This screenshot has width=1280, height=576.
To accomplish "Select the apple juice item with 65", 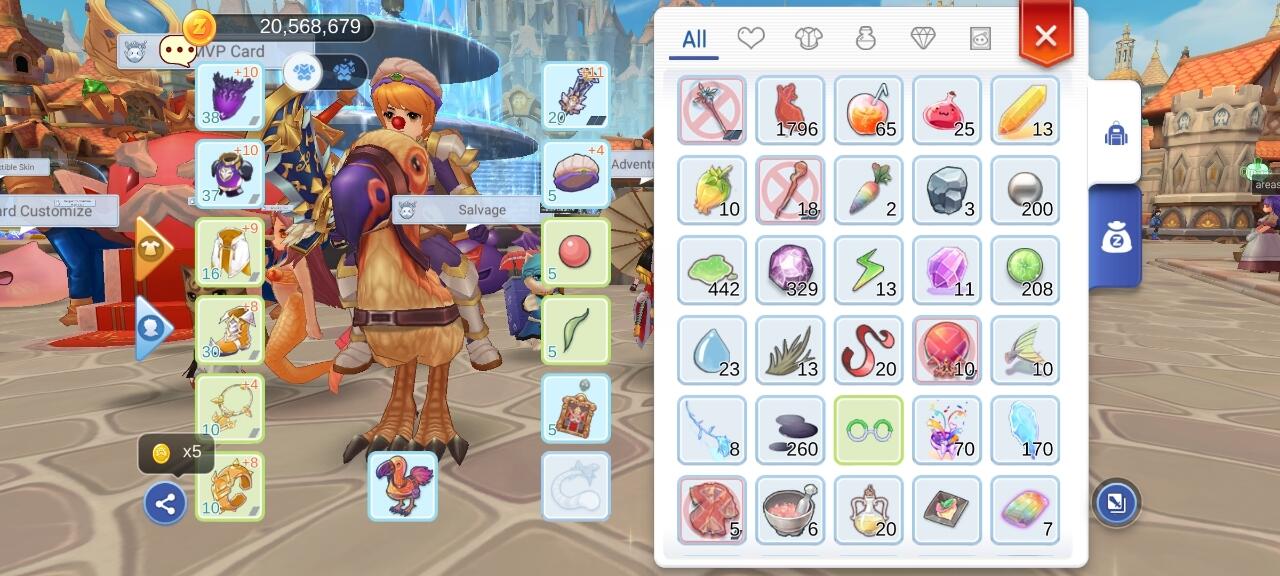I will (869, 110).
